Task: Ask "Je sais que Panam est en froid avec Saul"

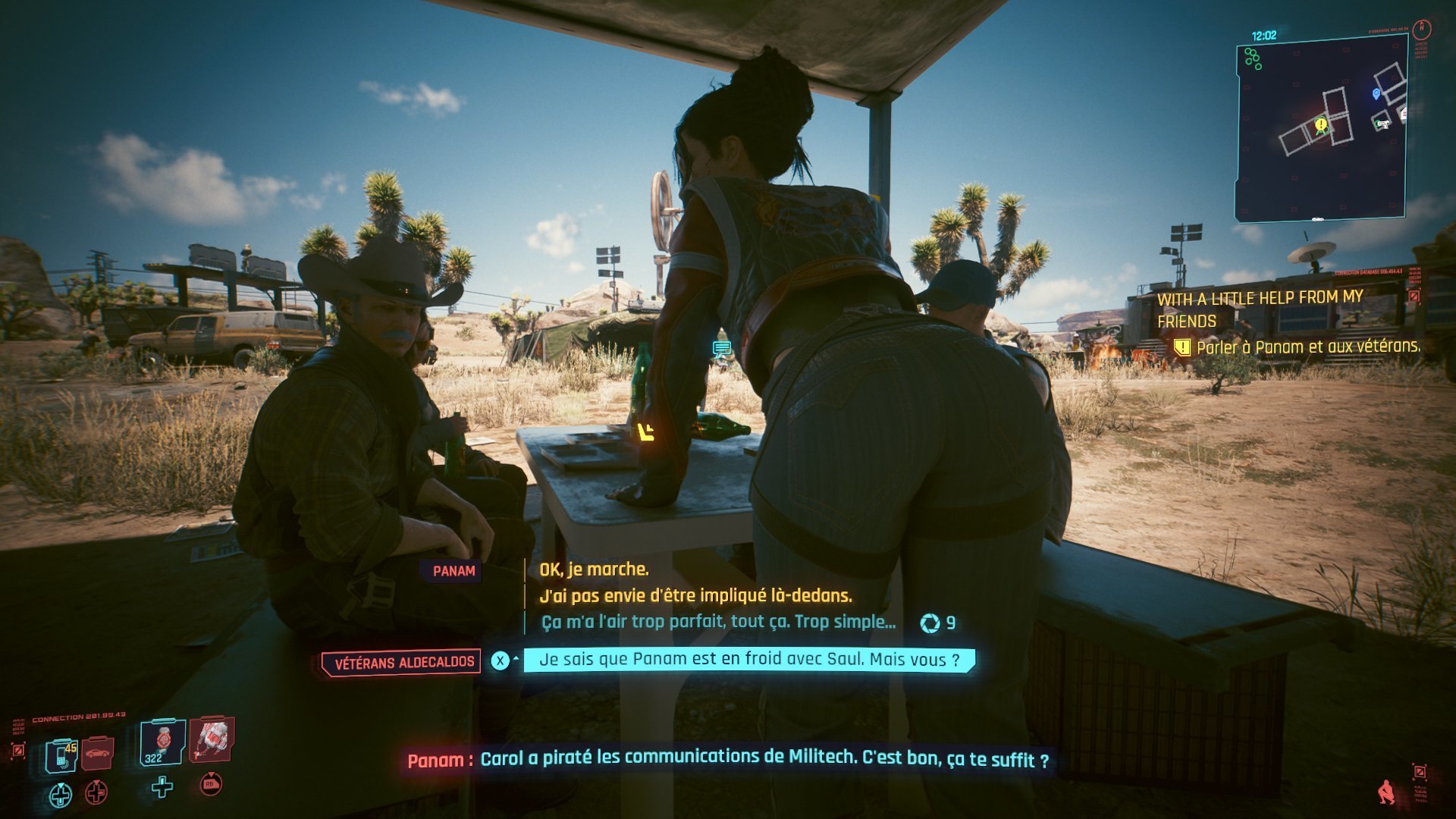Action: pyautogui.click(x=748, y=660)
